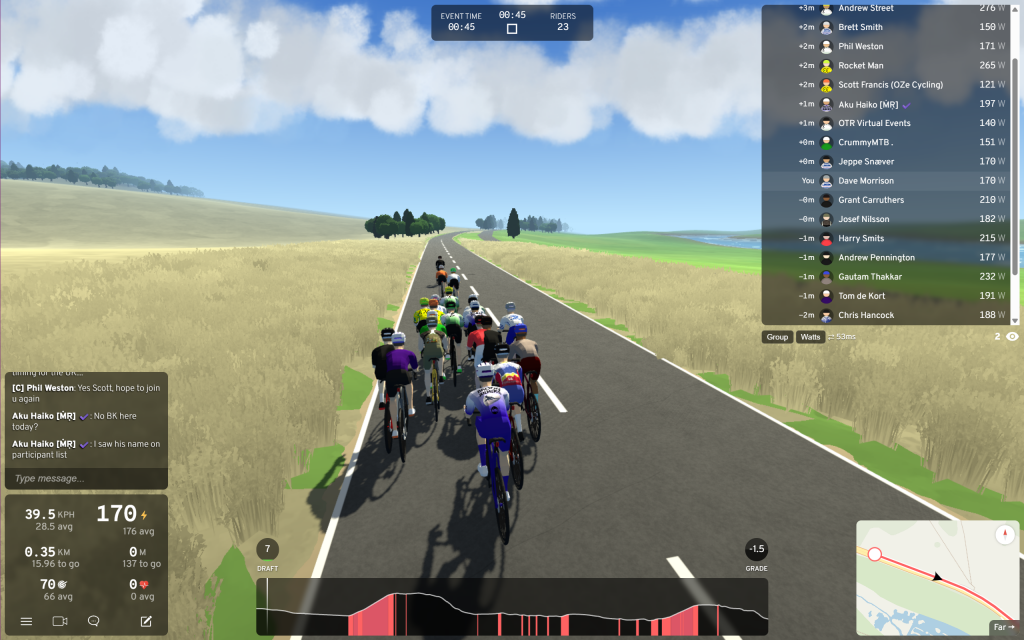
Task: Stop the ride with the square button
Action: click(x=512, y=29)
